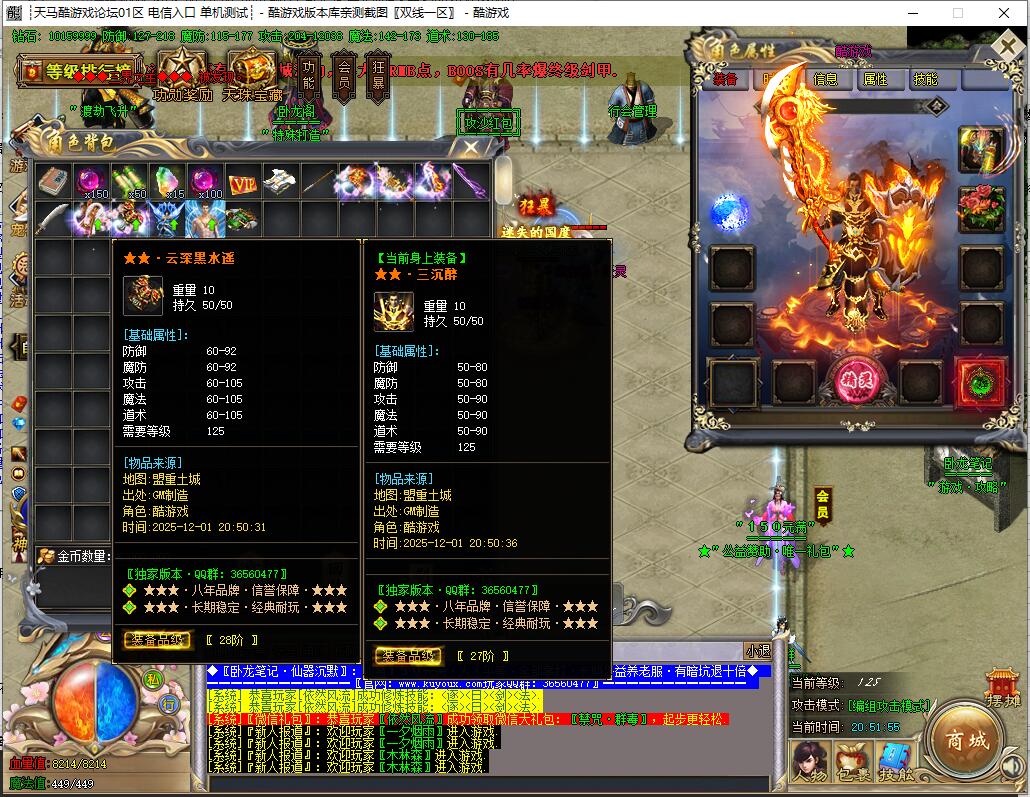The width and height of the screenshot is (1030, 797).
Task: Switch to the 装备 equipment tab
Action: pyautogui.click(x=725, y=79)
